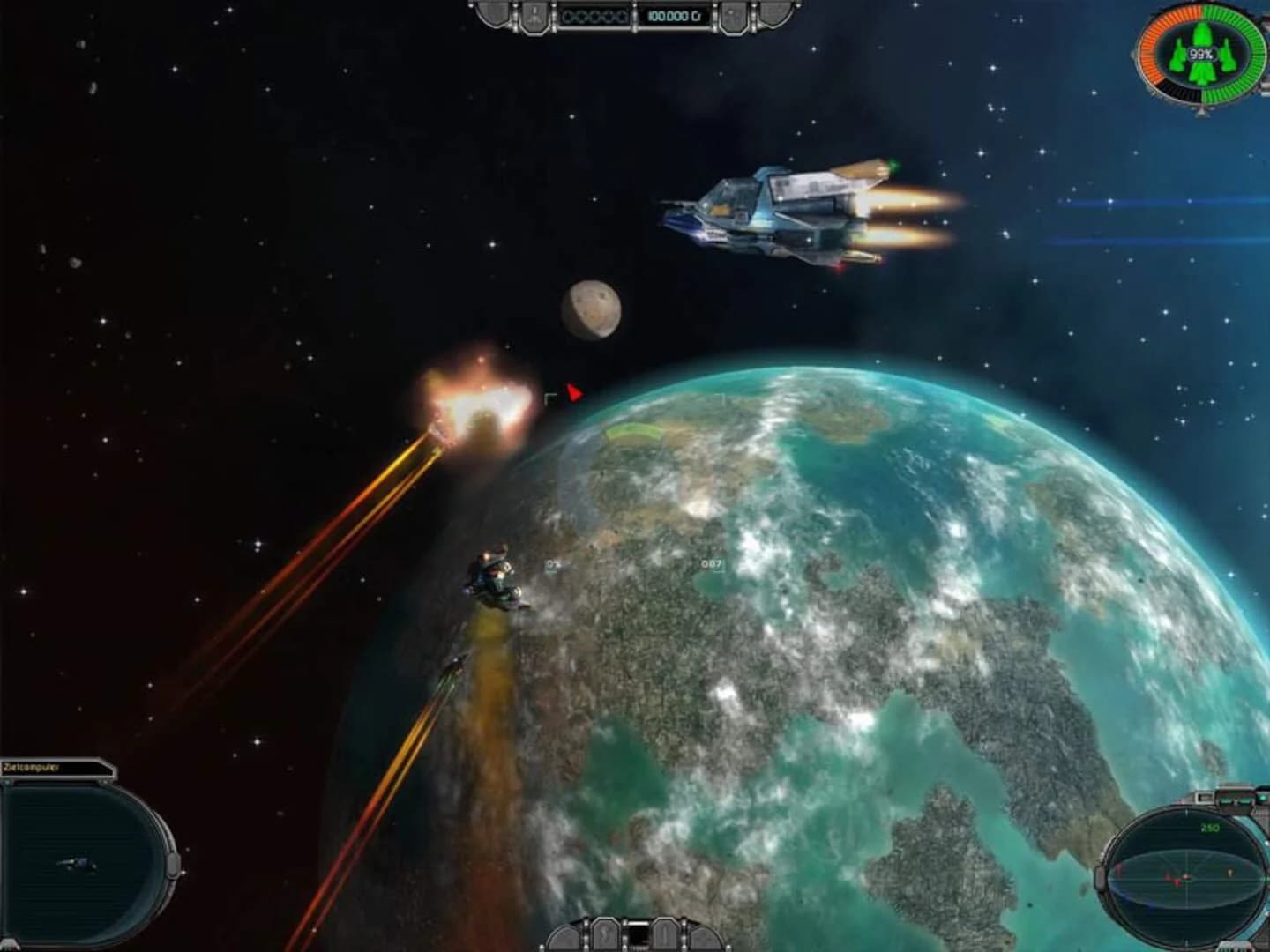The image size is (1270, 952).
Task: Toggle the round green indicator on the radar frame
Action: tap(1262, 799)
